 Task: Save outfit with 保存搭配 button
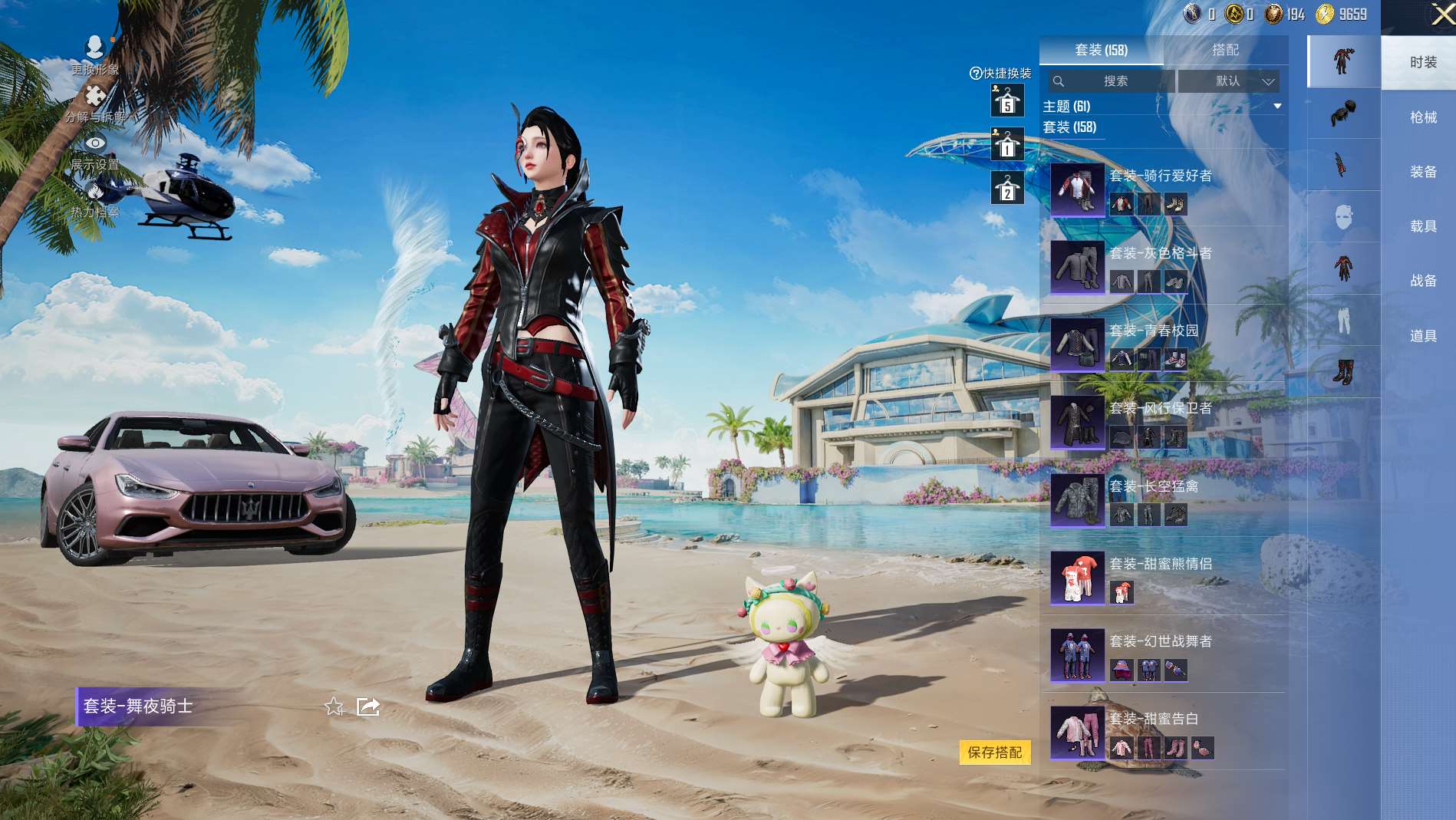(994, 752)
